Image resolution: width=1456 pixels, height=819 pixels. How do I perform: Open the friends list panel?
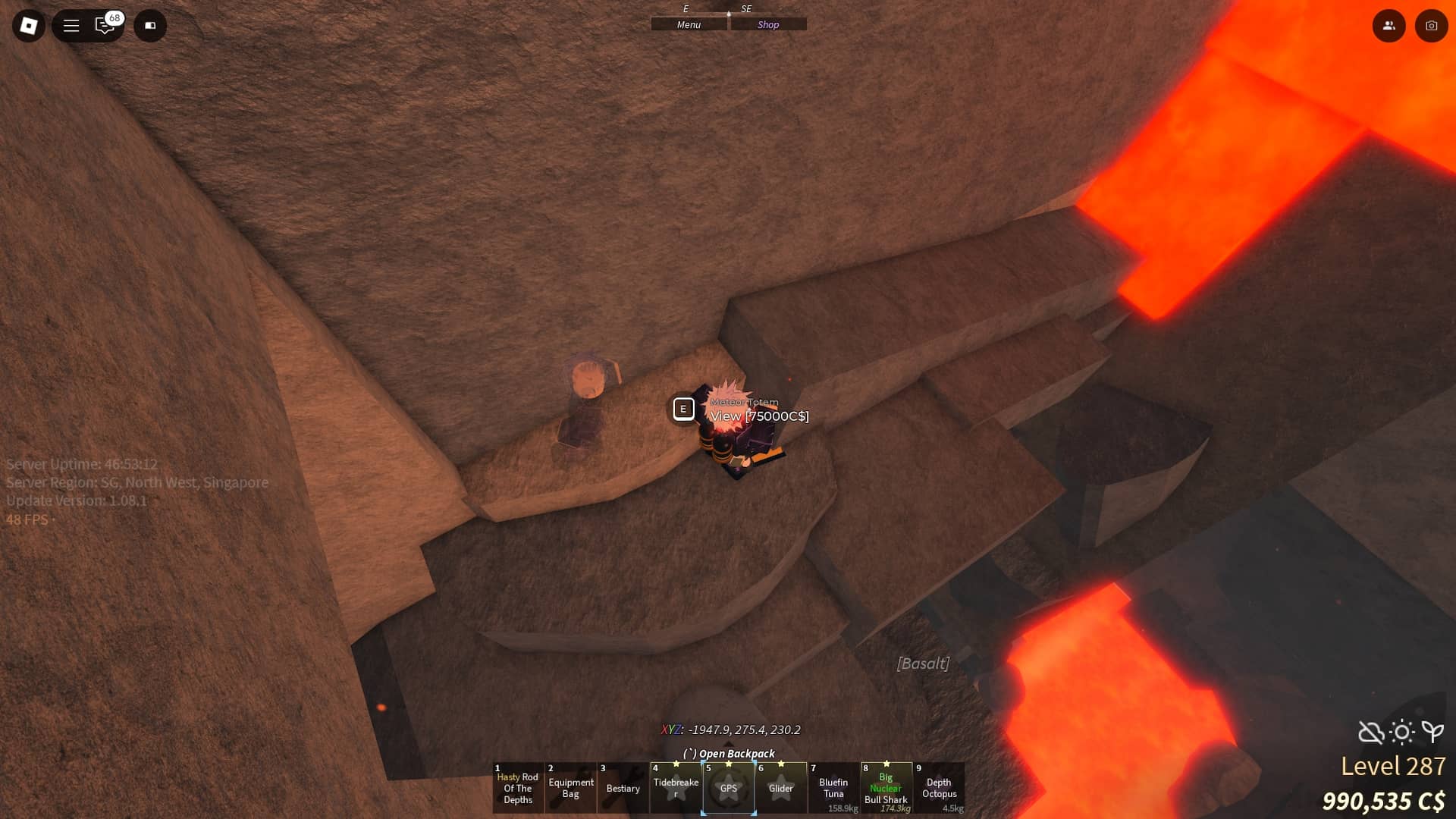1389,25
